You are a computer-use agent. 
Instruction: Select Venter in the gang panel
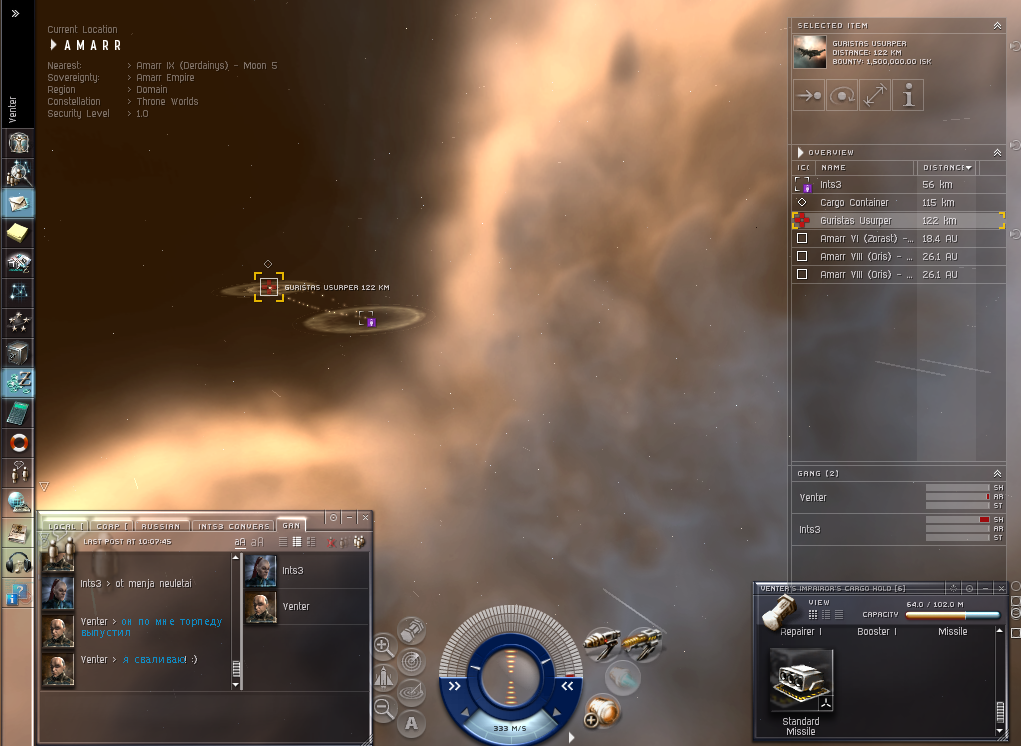(x=814, y=497)
